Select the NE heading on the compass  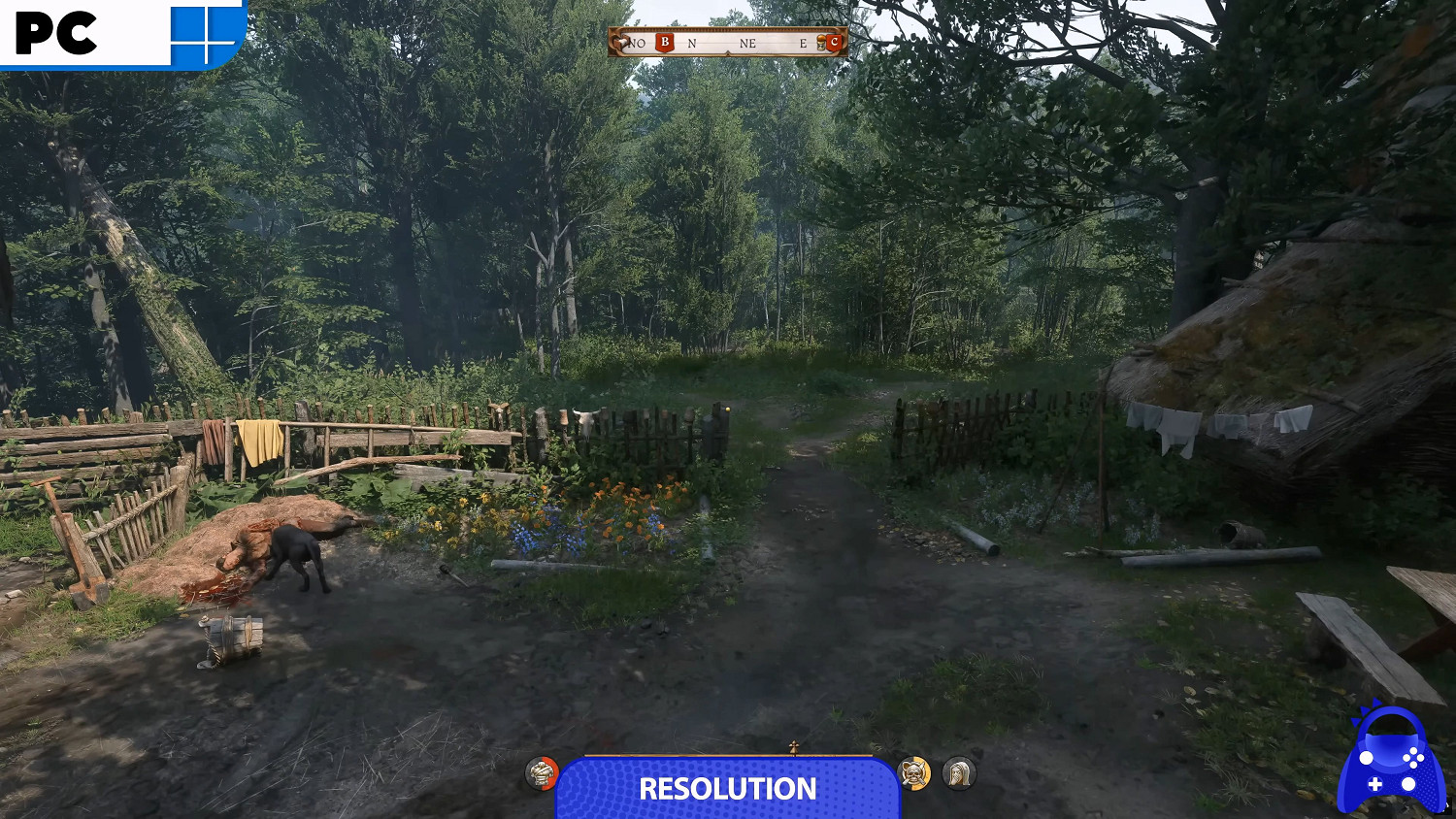pos(748,43)
